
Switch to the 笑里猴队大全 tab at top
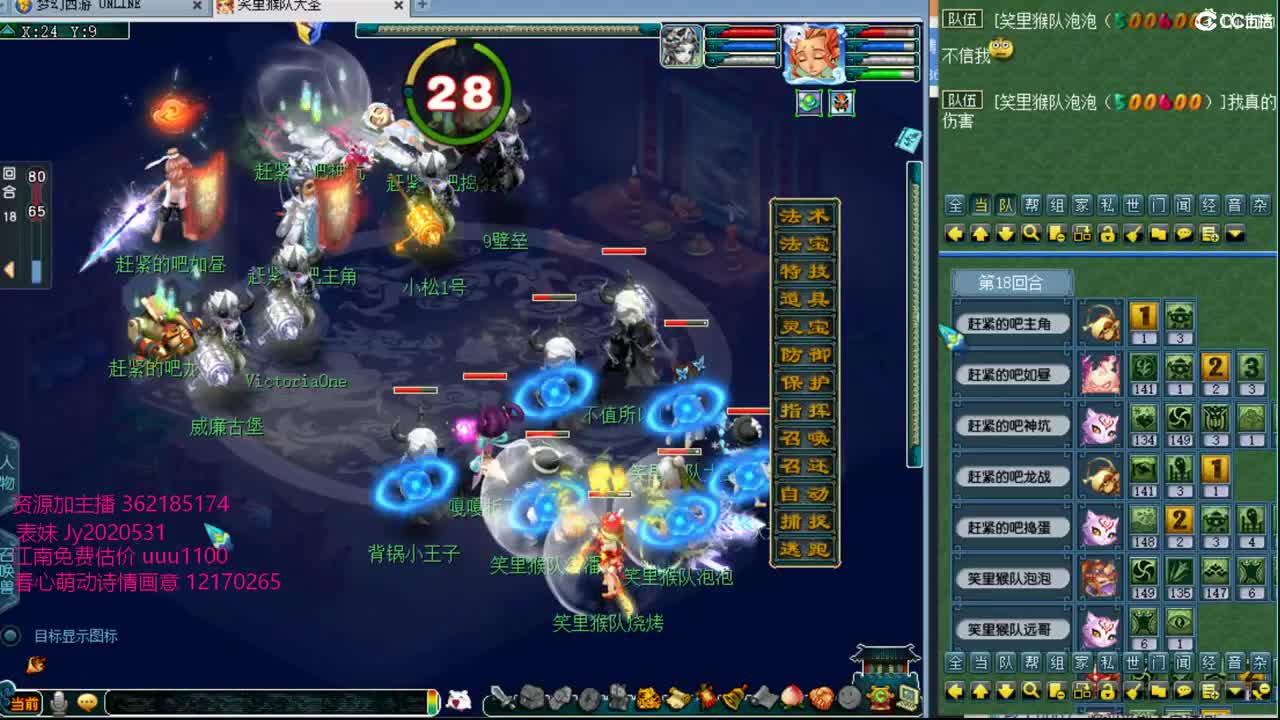pyautogui.click(x=280, y=8)
